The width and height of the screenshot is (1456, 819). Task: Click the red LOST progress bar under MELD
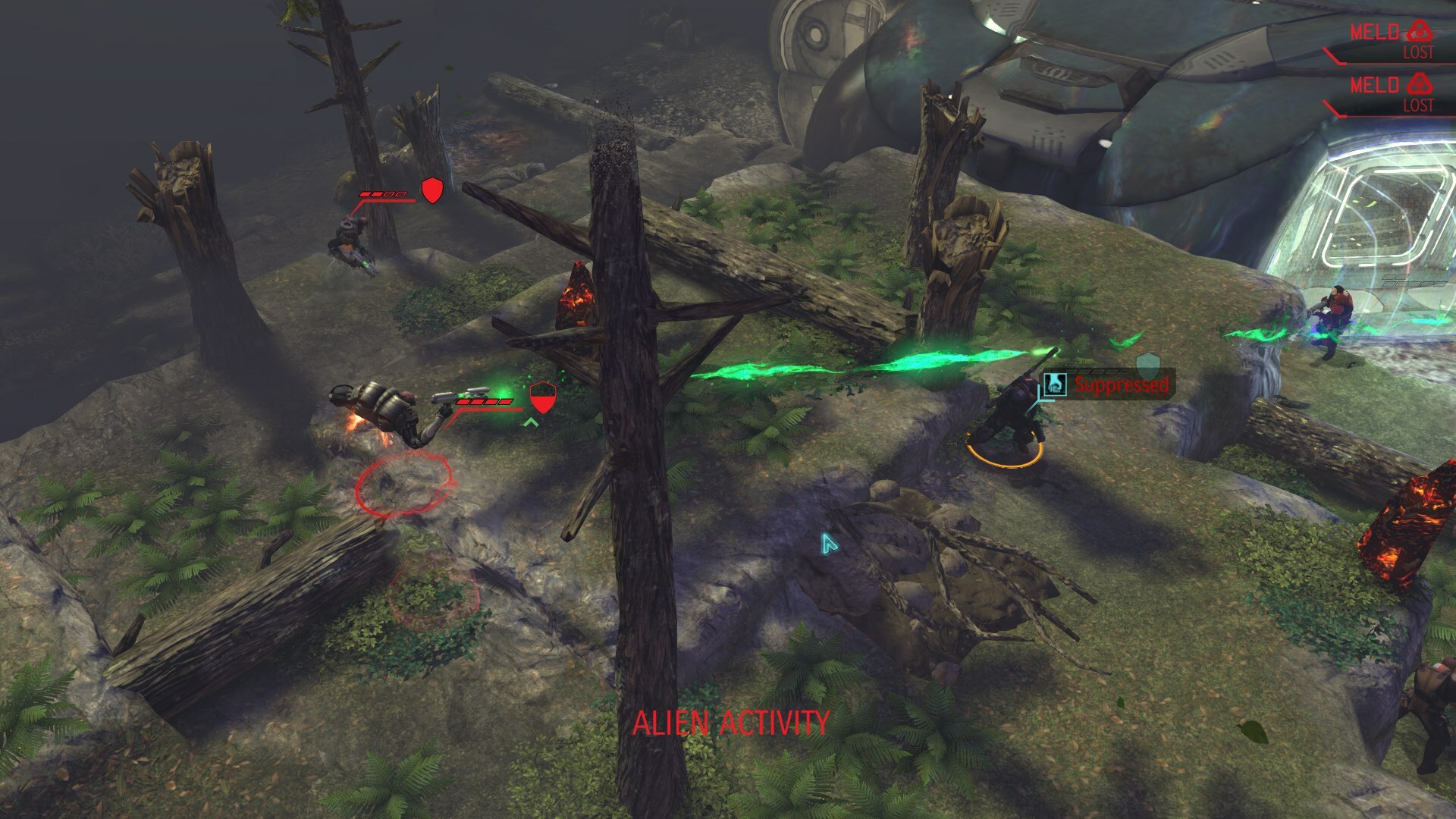coord(1391,63)
